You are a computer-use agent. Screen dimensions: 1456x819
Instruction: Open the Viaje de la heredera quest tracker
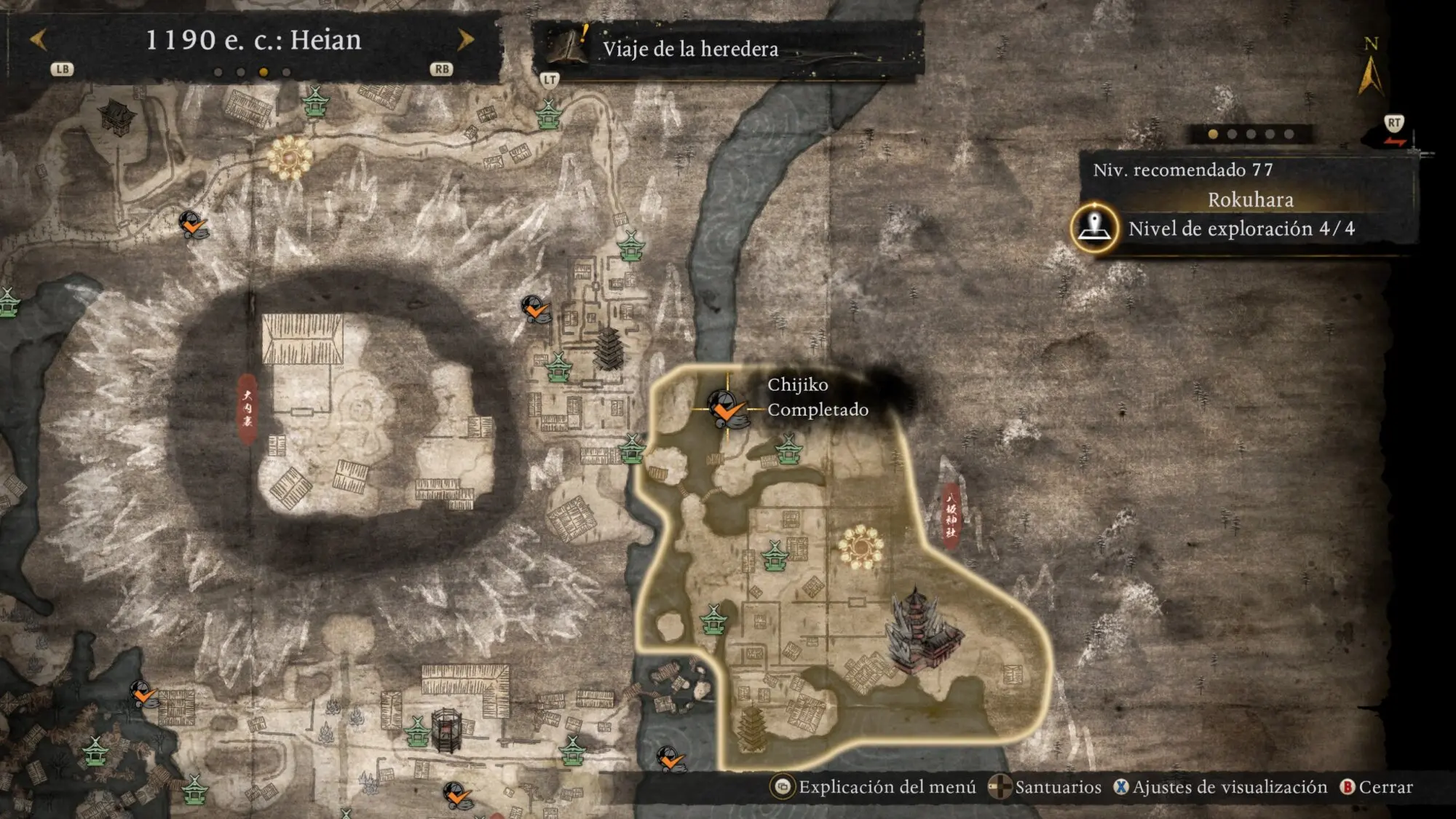689,49
